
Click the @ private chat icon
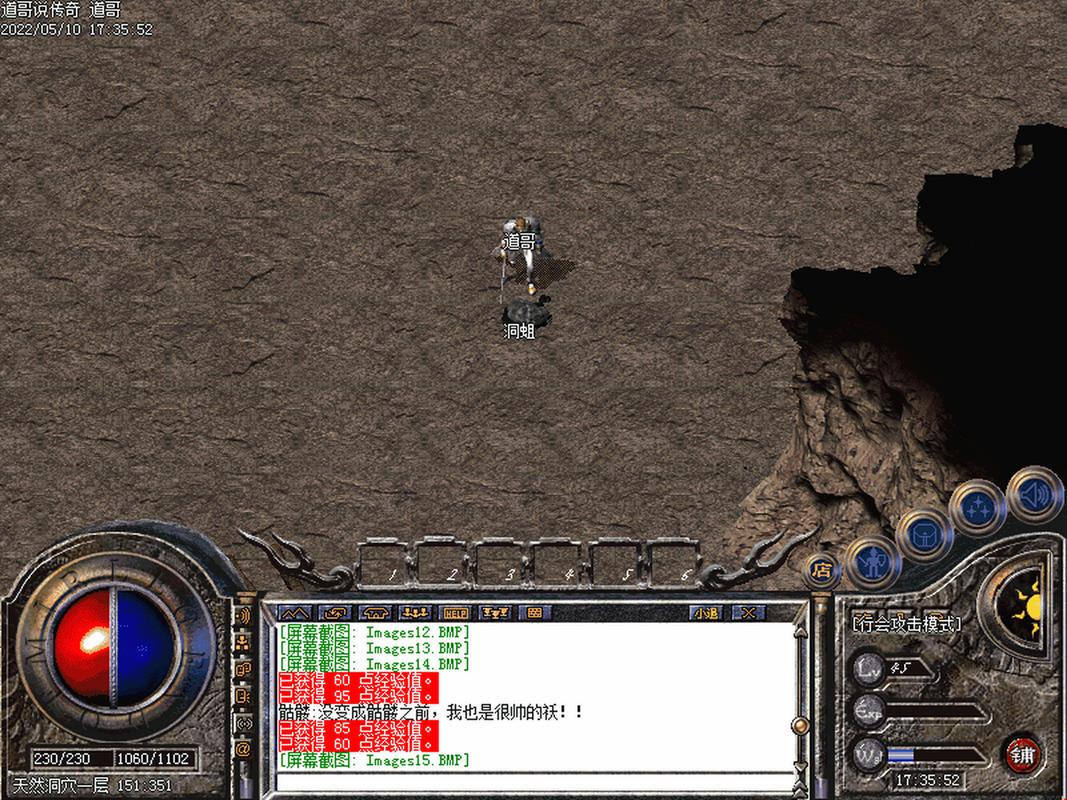pos(243,748)
